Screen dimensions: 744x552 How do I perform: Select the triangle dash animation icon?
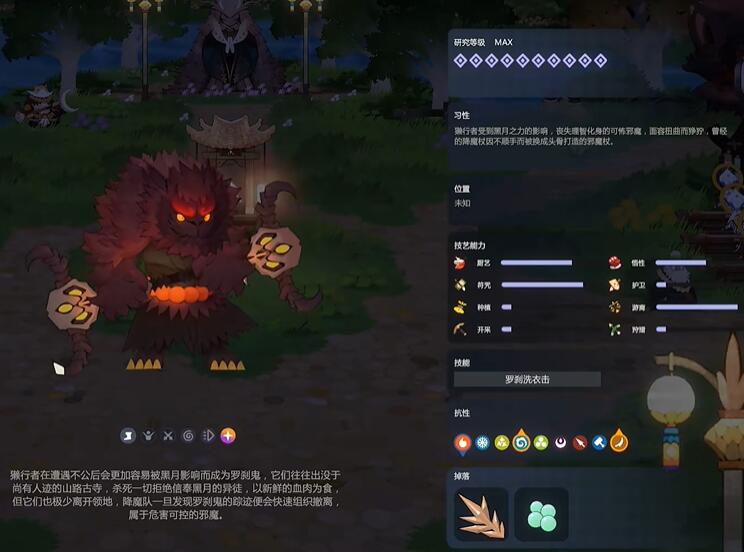(208, 436)
